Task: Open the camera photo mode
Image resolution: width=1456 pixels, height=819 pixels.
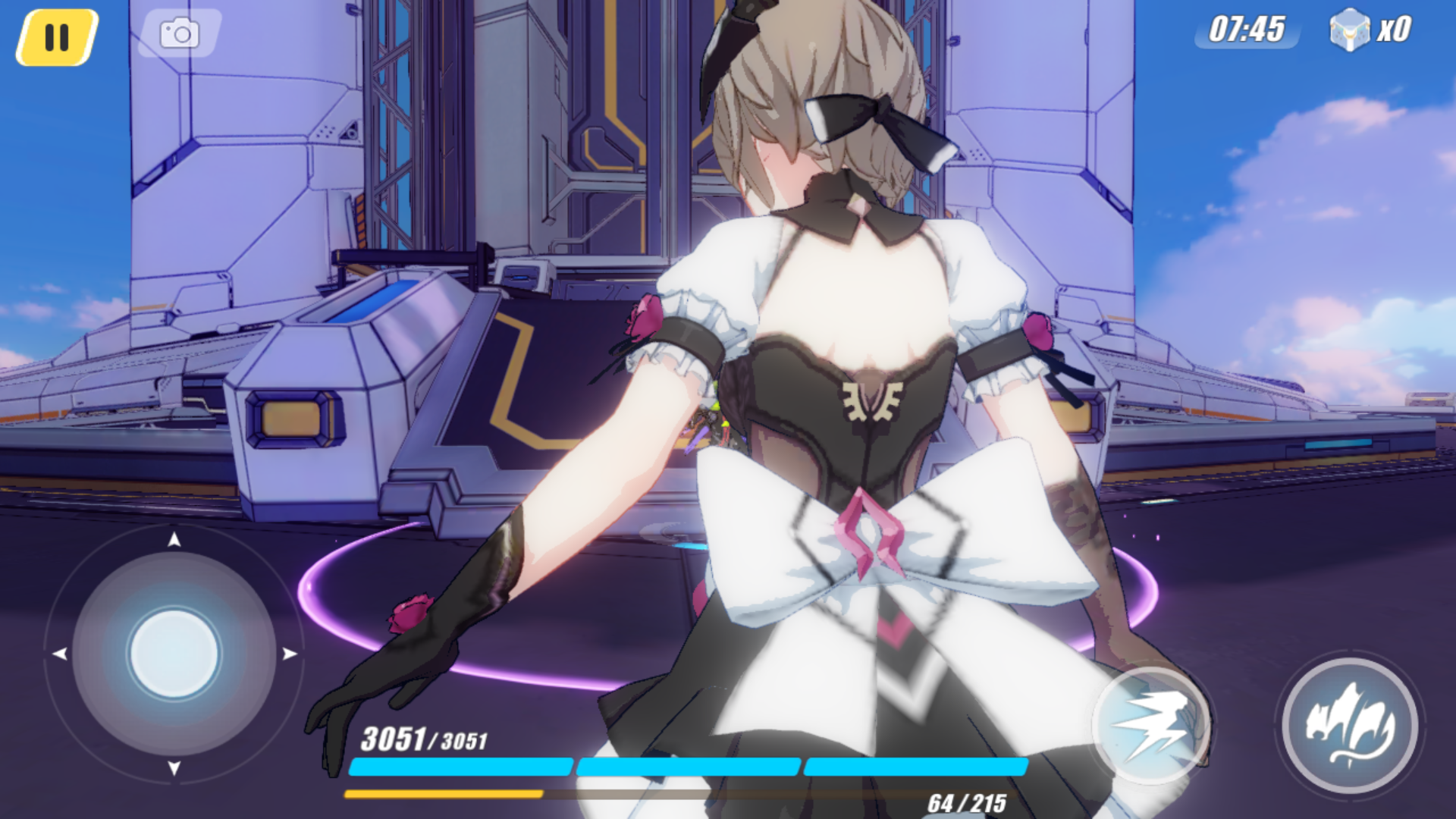Action: pos(180,33)
